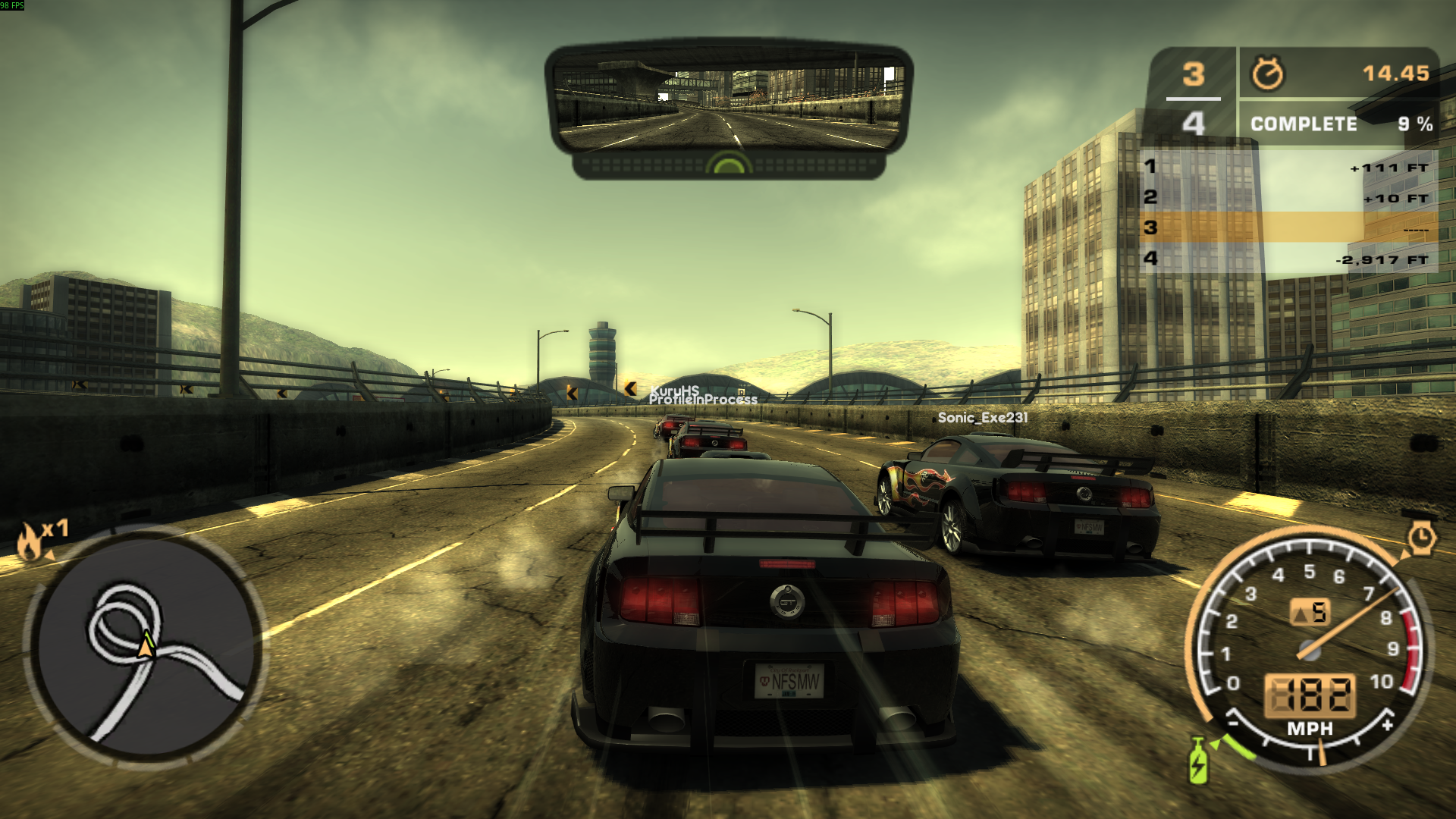Click the player arrow marker on the minimap
1456x819 pixels.
[146, 645]
